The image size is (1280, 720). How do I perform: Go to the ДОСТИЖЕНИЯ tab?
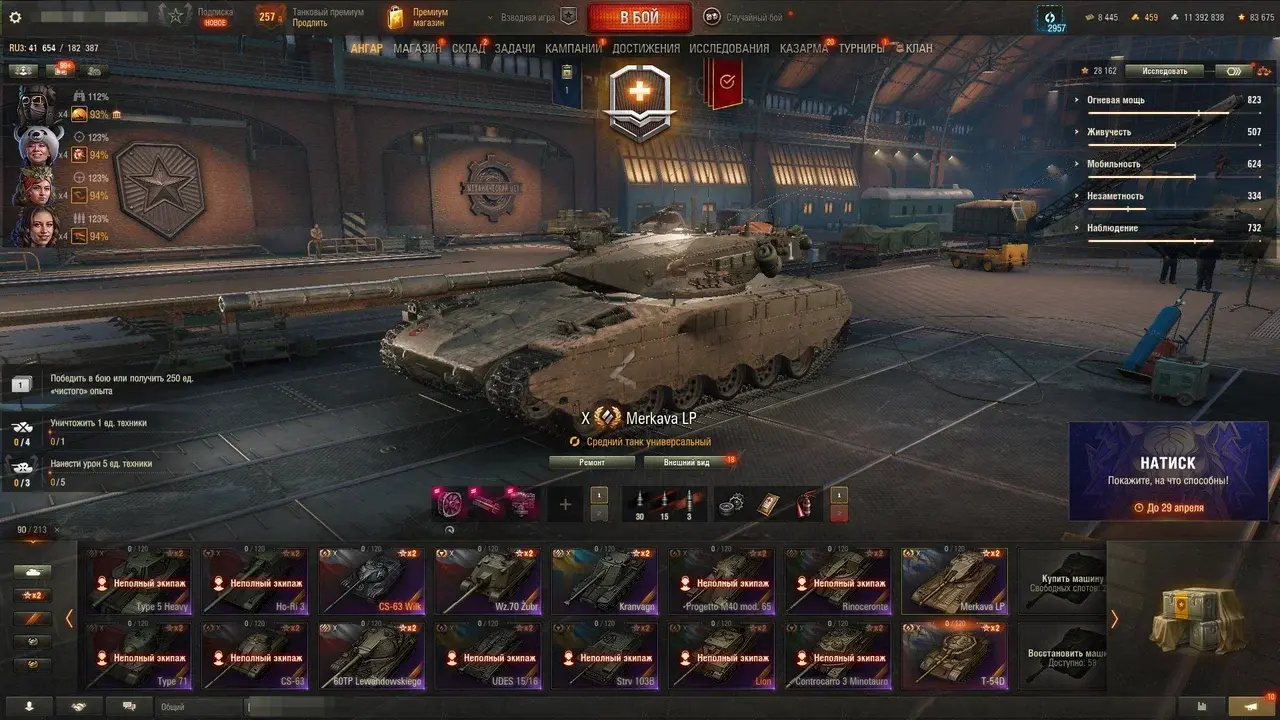click(645, 48)
